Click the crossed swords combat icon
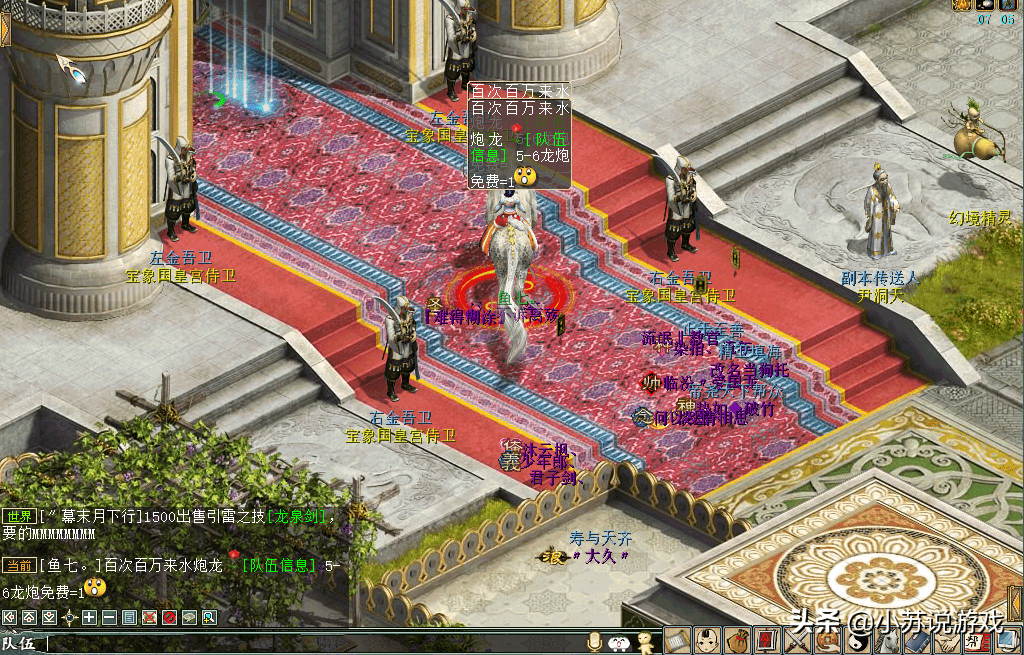 click(797, 640)
